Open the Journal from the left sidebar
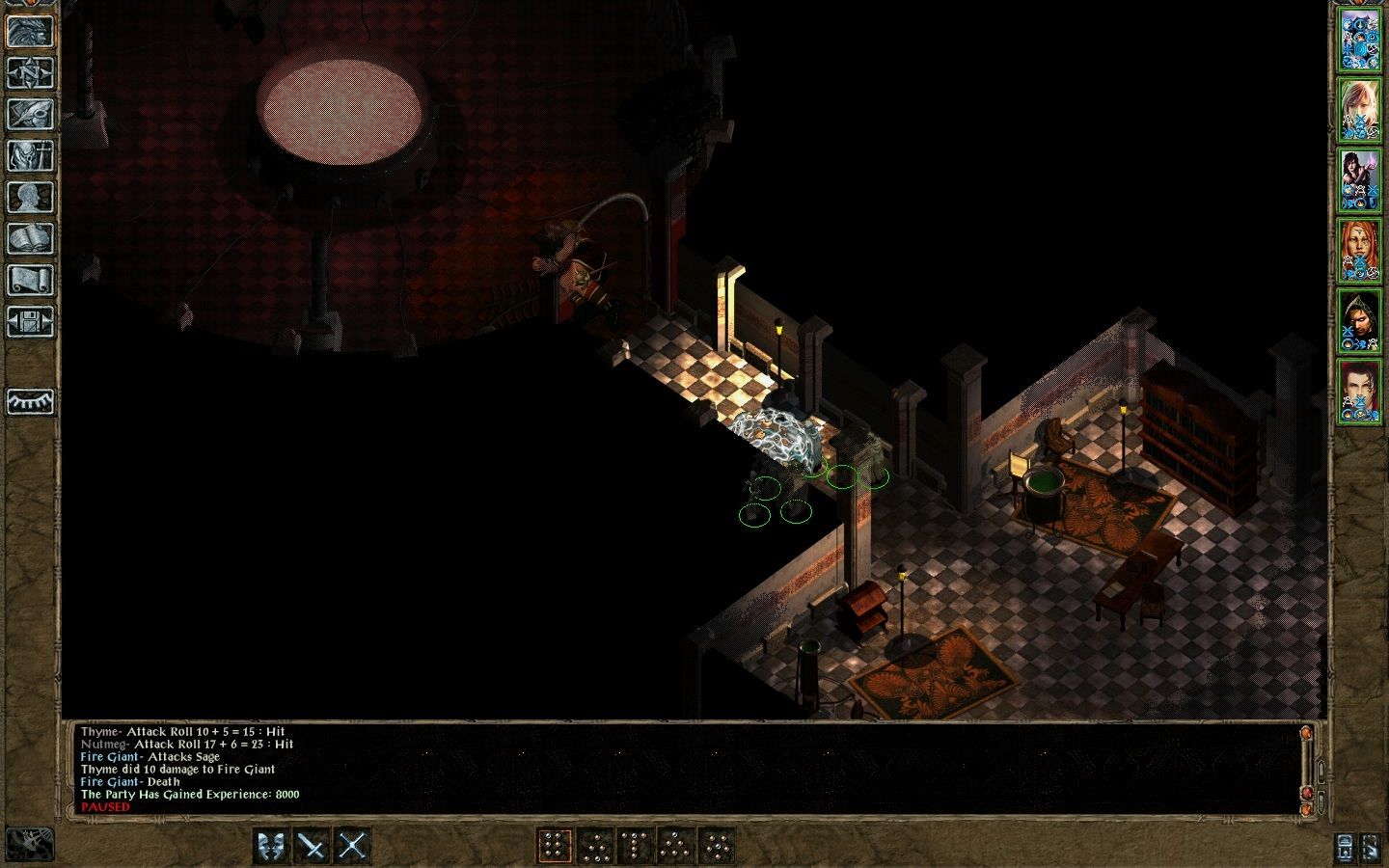Viewport: 1389px width, 868px height. tap(29, 114)
